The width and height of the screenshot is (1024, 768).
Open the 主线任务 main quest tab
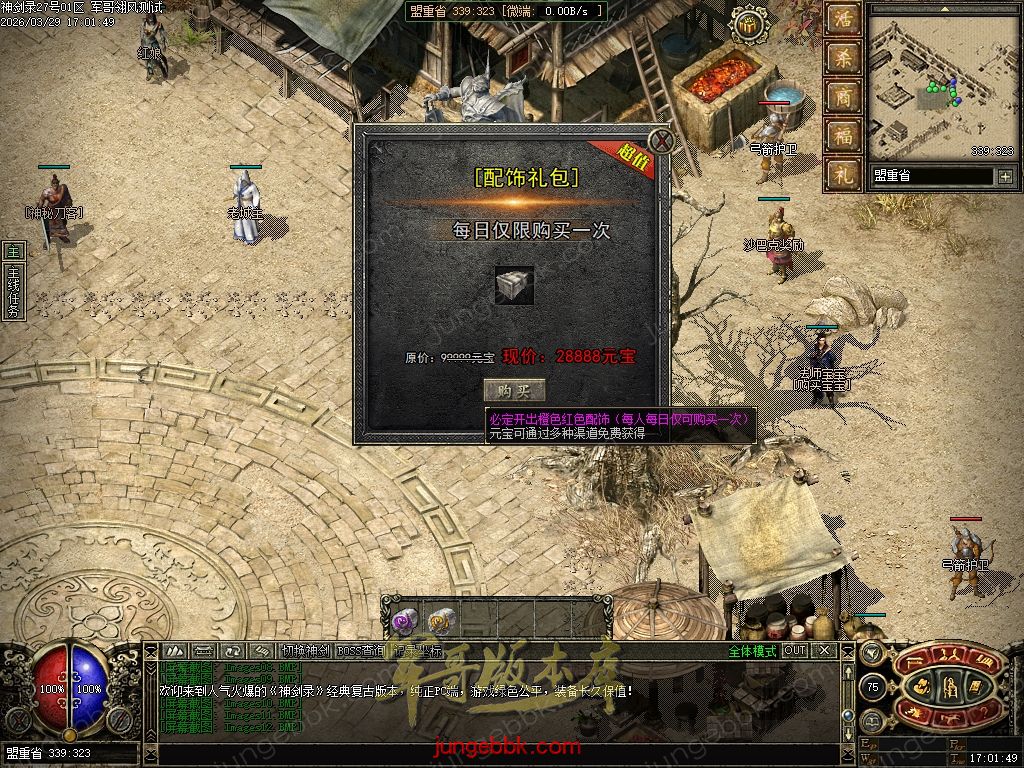point(13,282)
